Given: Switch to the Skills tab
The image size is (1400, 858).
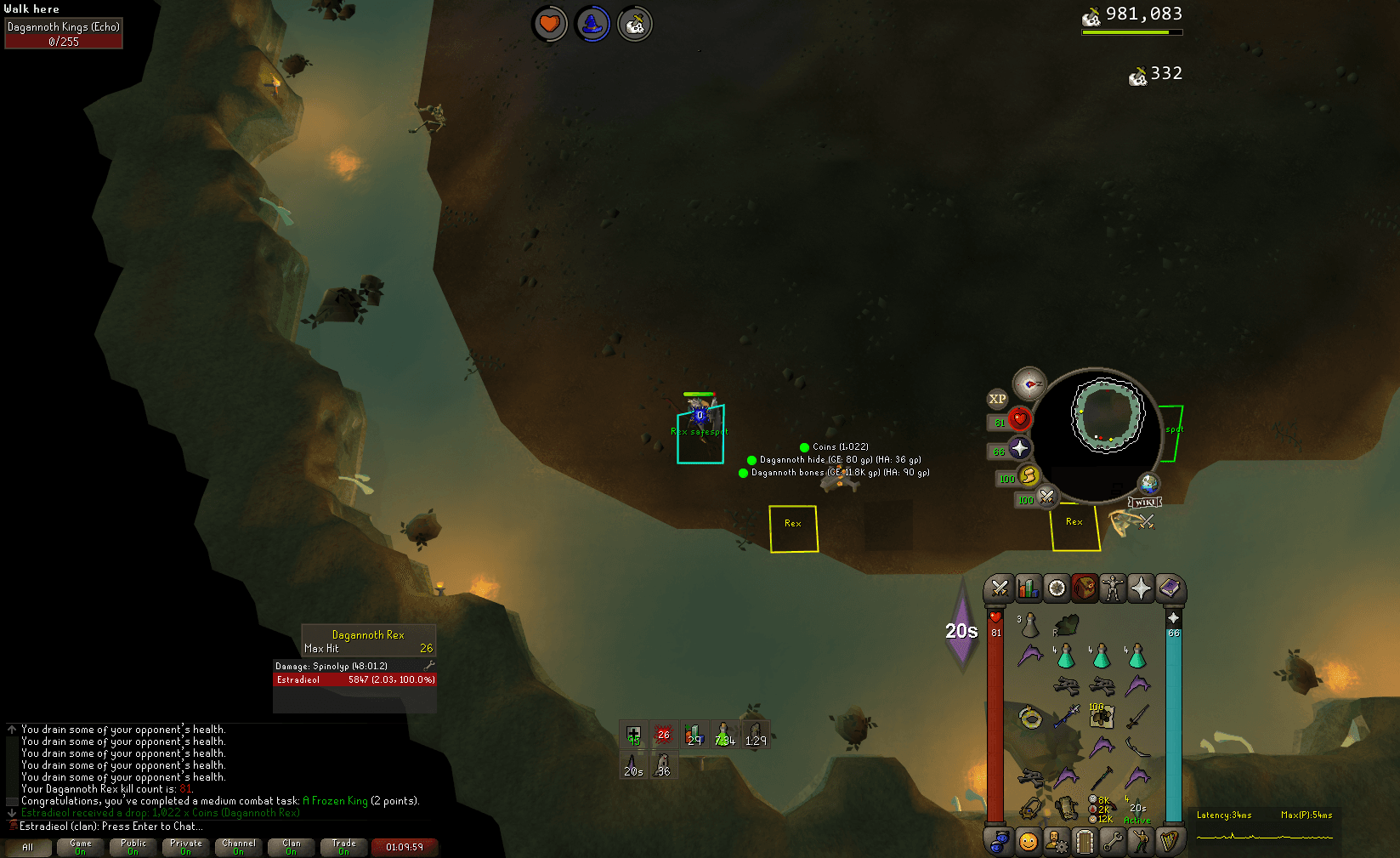Looking at the screenshot, I should click(x=1028, y=588).
